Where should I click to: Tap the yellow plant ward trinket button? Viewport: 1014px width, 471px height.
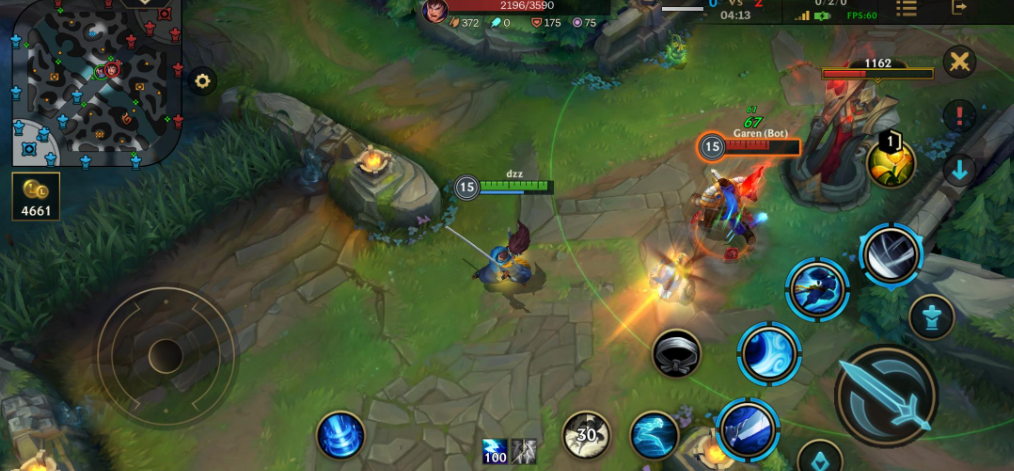click(890, 162)
